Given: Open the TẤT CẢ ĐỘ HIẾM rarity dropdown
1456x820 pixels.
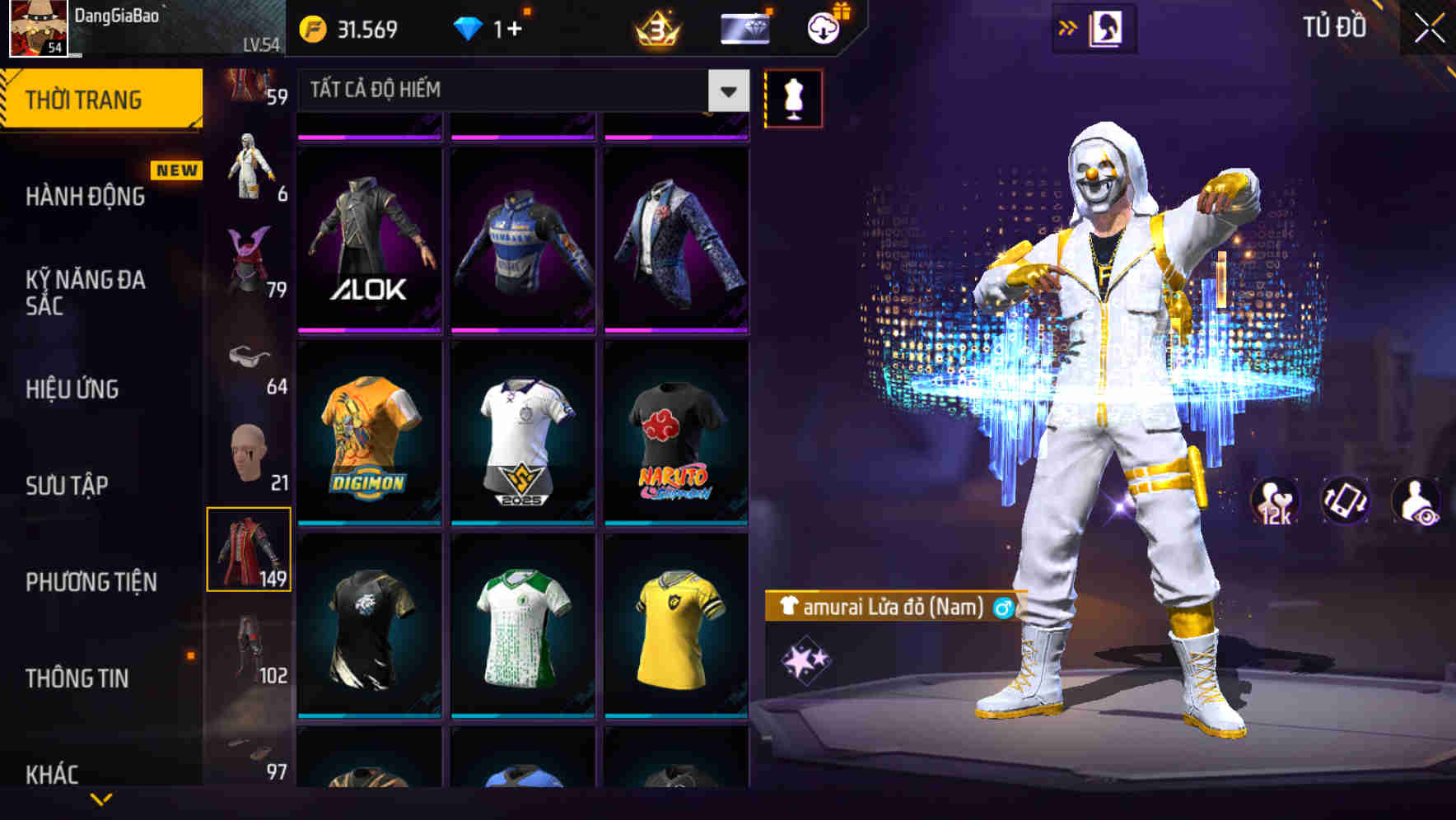Looking at the screenshot, I should [x=519, y=91].
